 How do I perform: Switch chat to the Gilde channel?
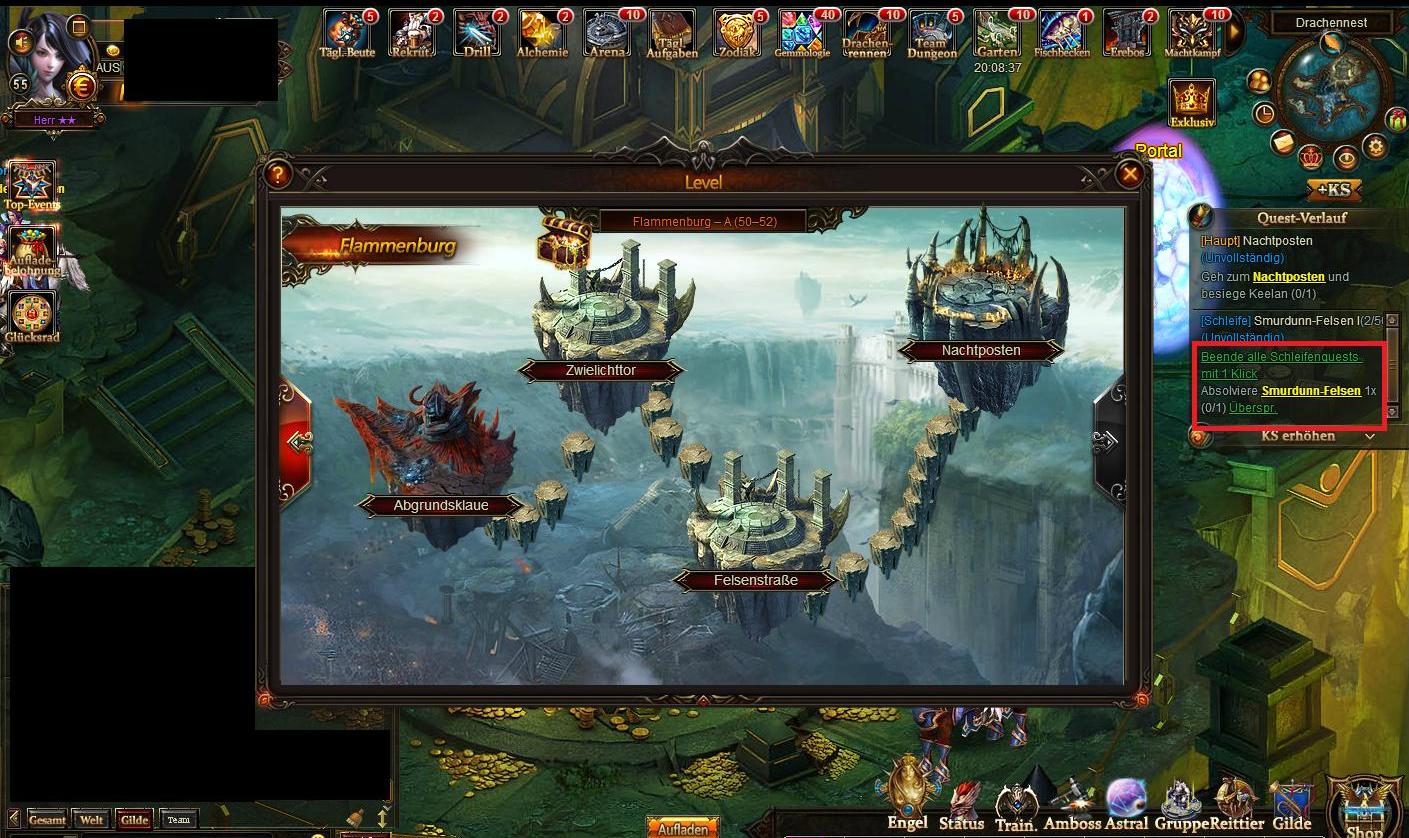point(134,820)
